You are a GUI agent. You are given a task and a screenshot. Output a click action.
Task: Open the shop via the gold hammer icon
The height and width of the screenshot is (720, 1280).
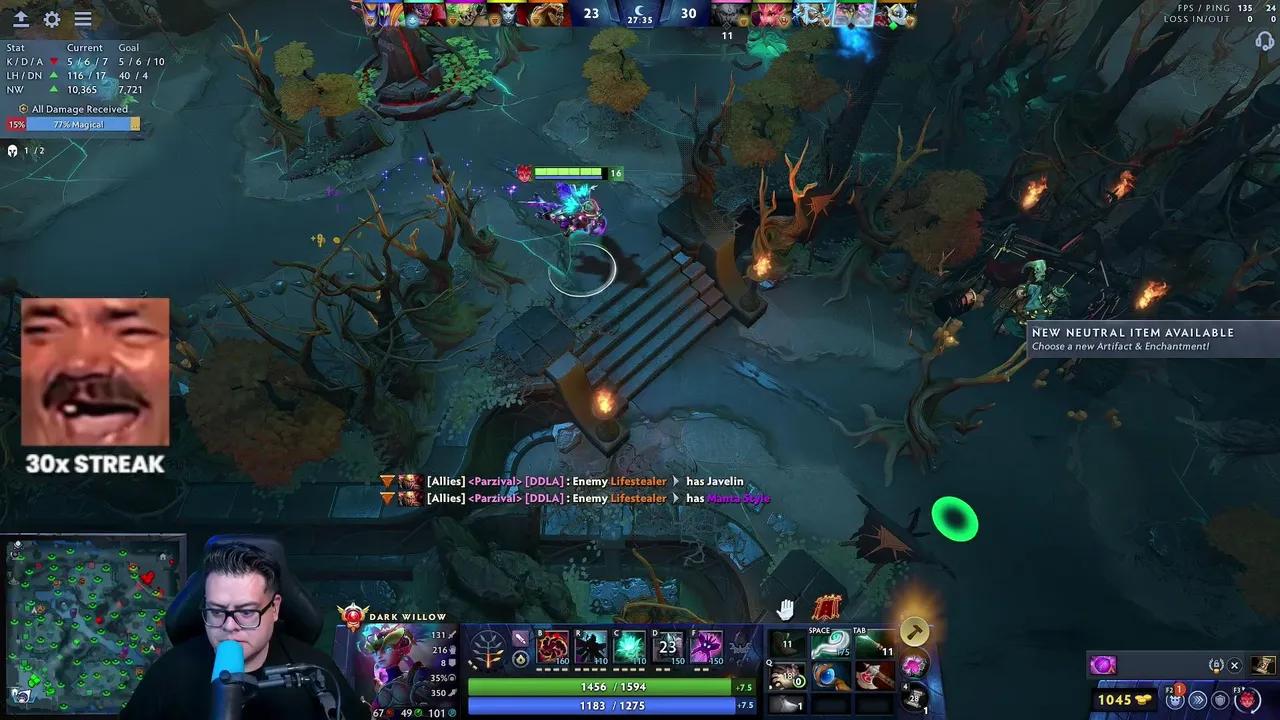(915, 630)
